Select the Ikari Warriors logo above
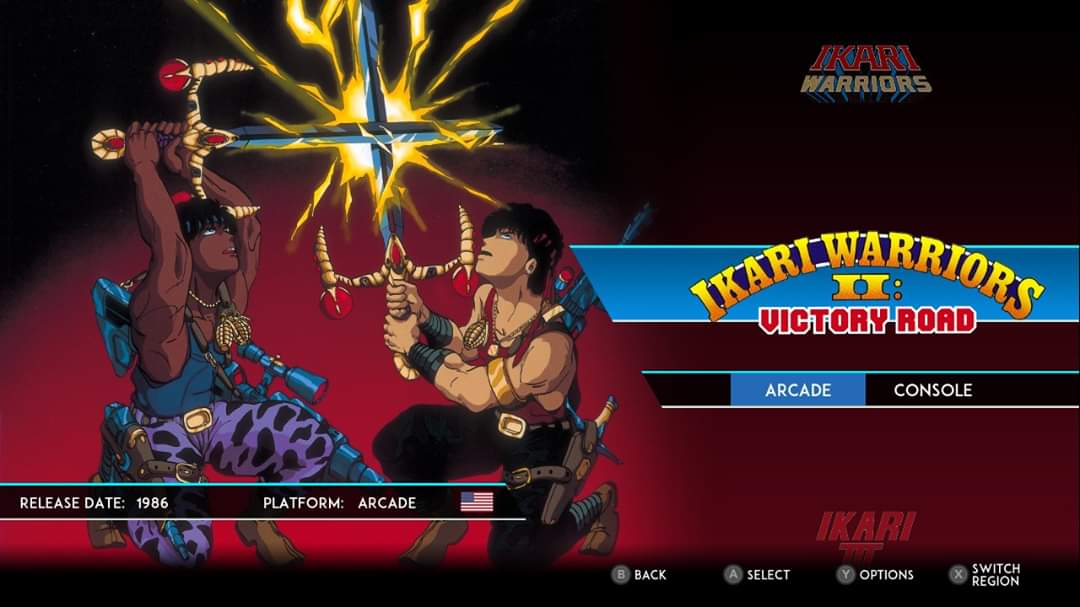Viewport: 1080px width, 607px height. coord(866,70)
